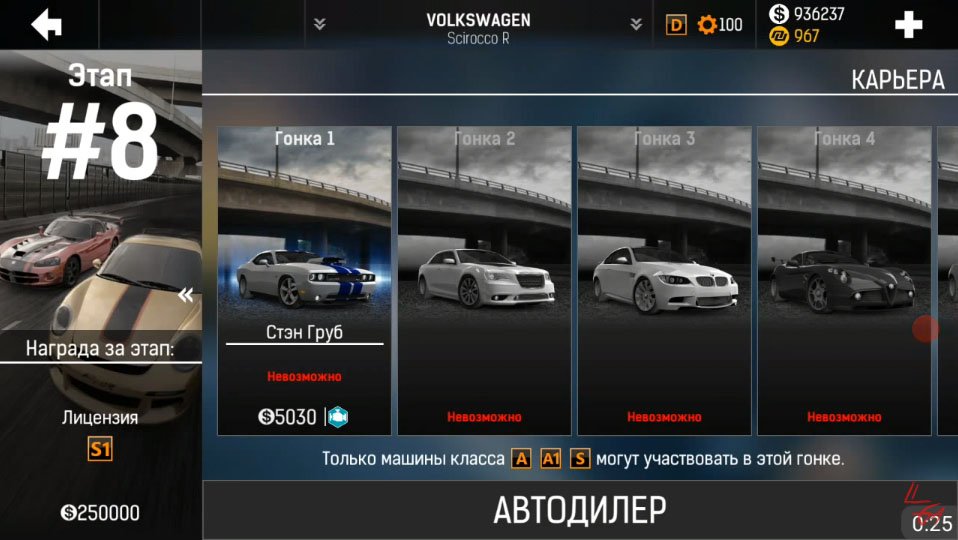
Task: Tap the class D badge
Action: [x=677, y=25]
